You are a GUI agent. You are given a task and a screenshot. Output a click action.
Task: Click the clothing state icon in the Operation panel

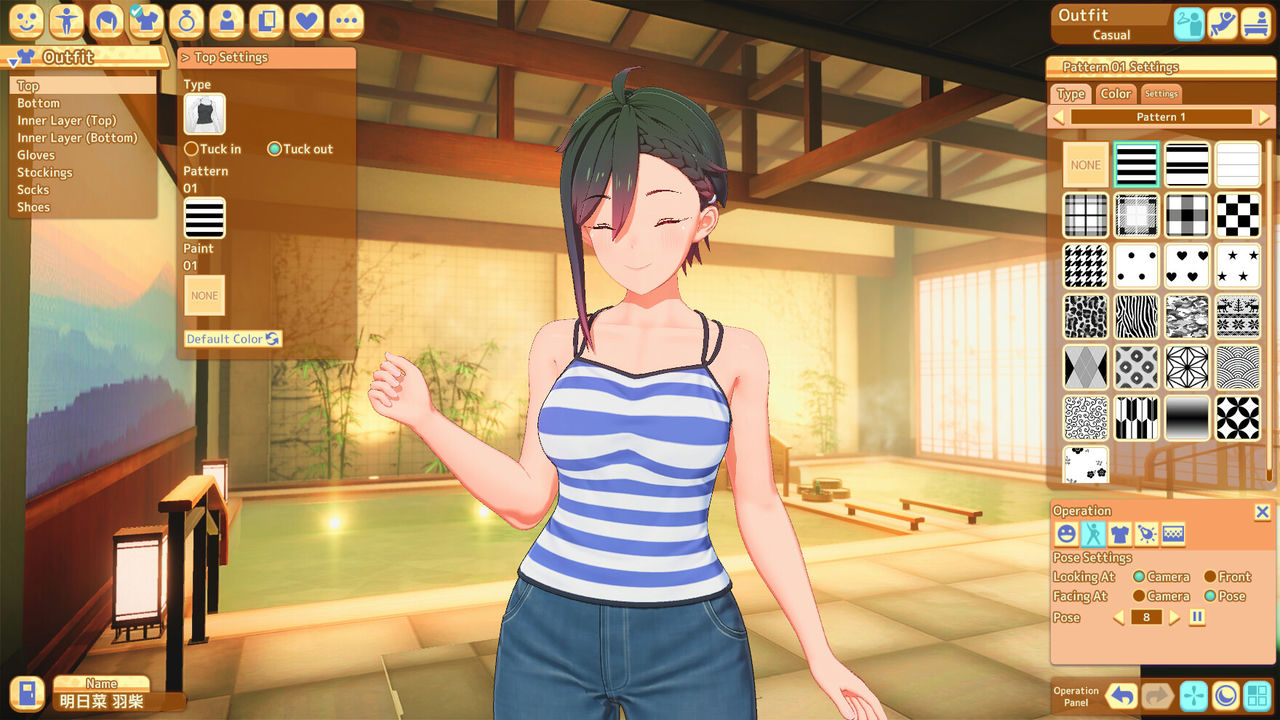(x=1120, y=534)
